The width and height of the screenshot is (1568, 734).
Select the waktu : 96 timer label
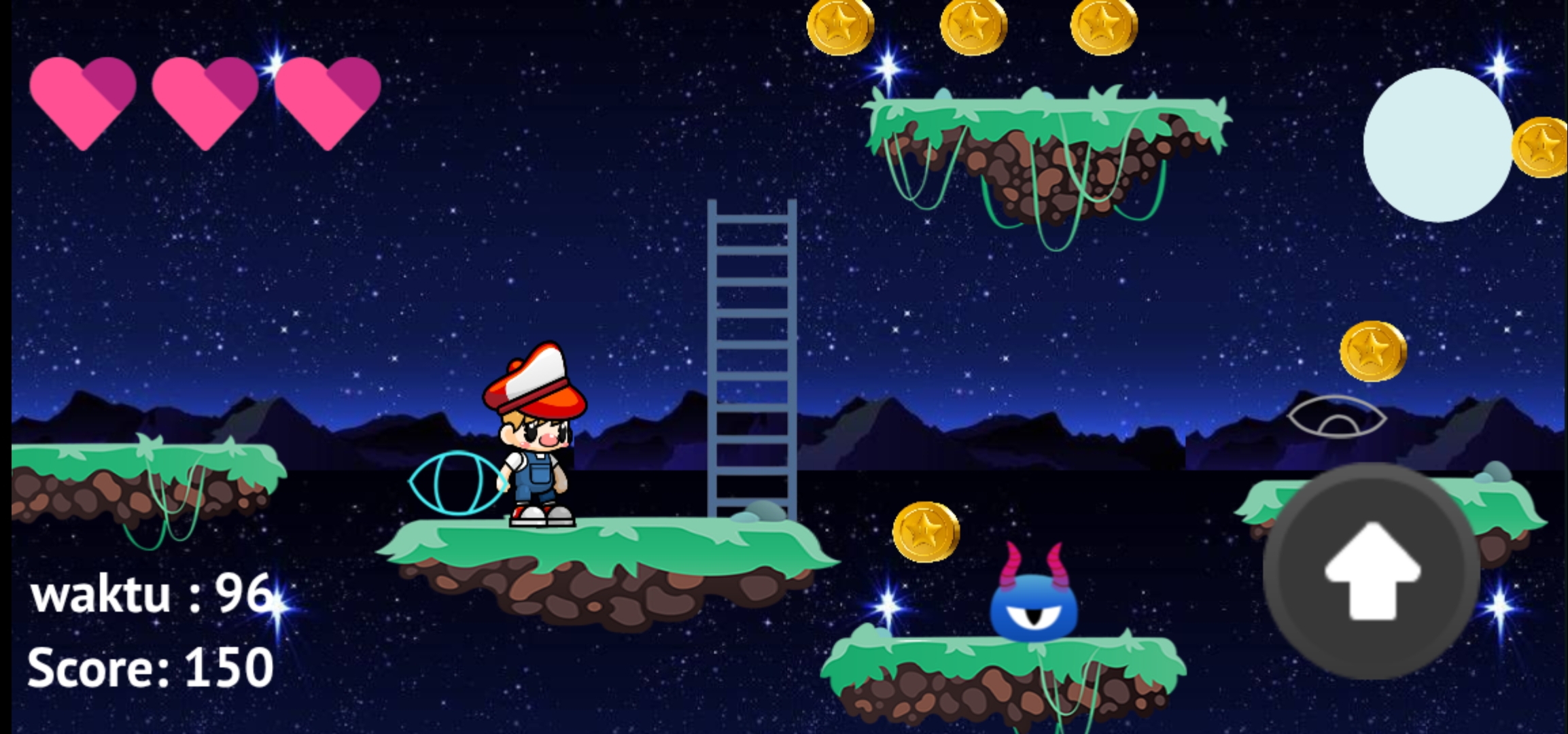tap(151, 593)
